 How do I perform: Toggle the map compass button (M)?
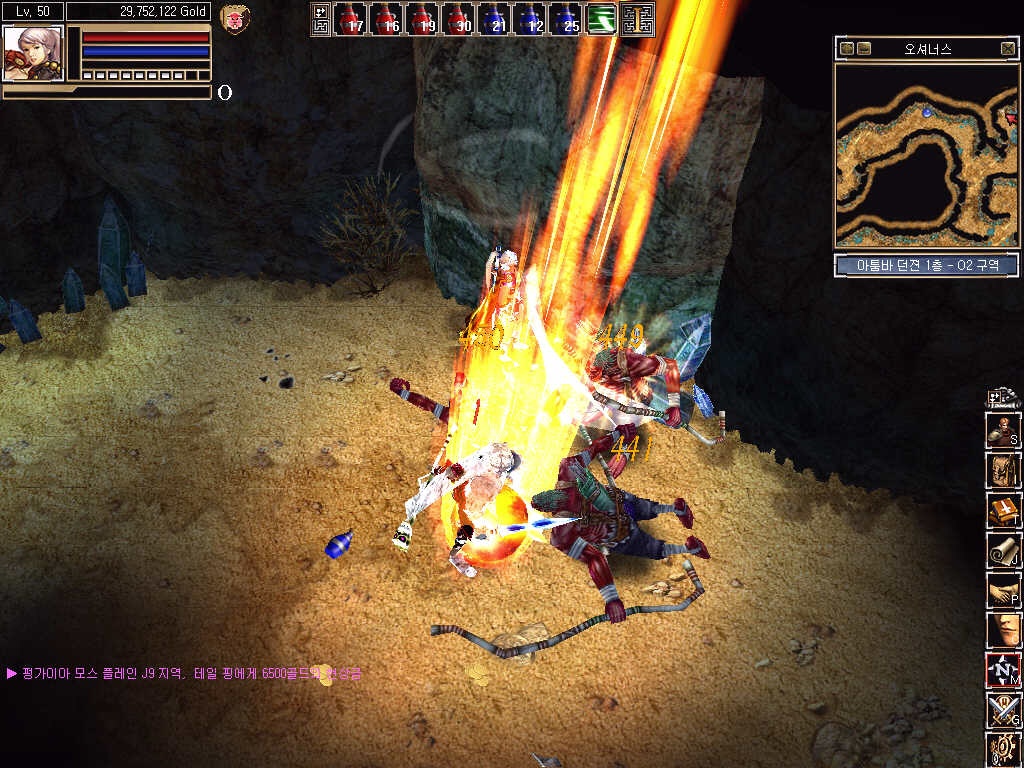(x=1003, y=670)
